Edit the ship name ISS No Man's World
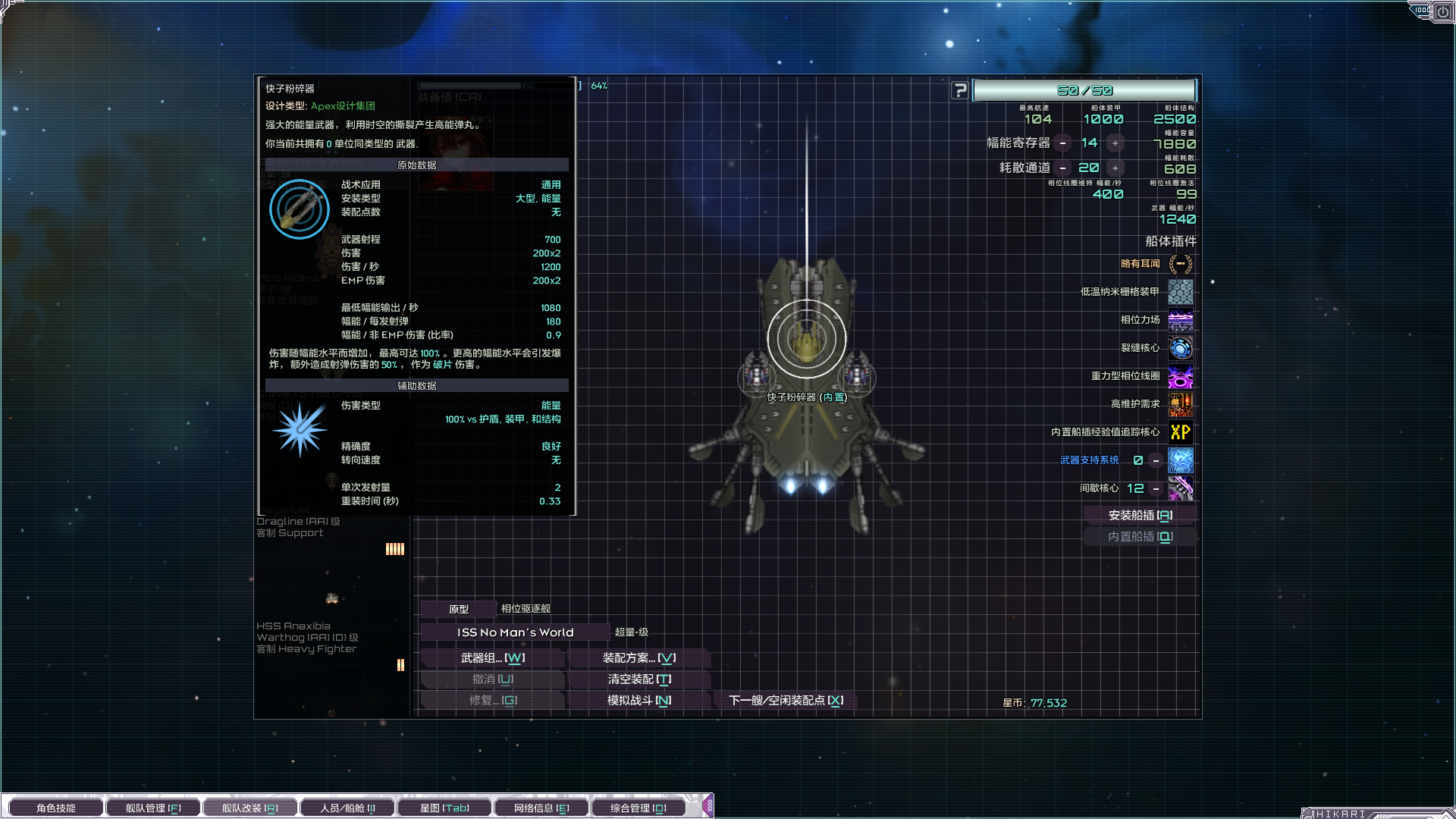Image resolution: width=1456 pixels, height=819 pixels. (515, 632)
